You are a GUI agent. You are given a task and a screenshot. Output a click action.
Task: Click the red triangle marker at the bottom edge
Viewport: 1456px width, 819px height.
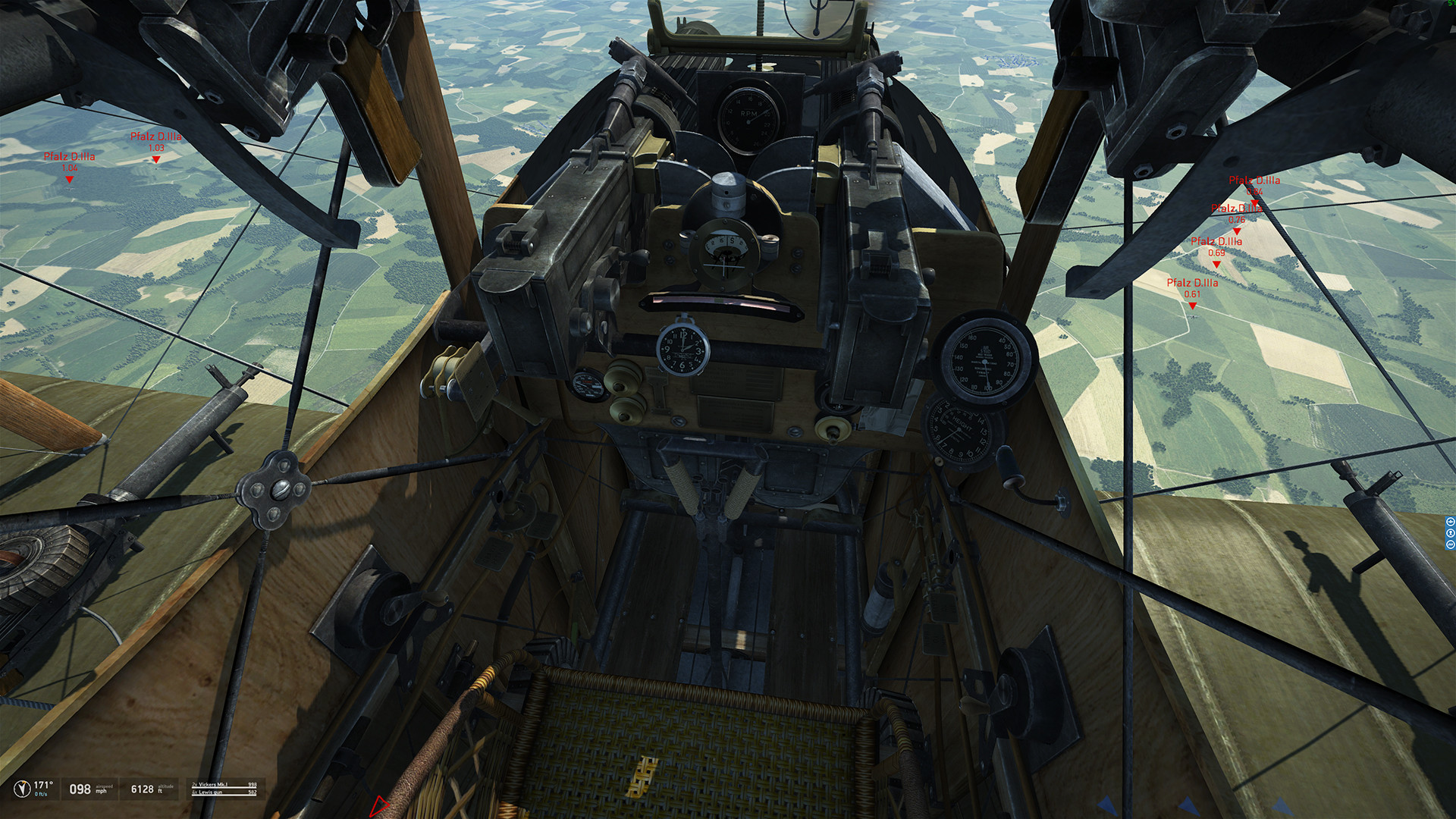(380, 807)
